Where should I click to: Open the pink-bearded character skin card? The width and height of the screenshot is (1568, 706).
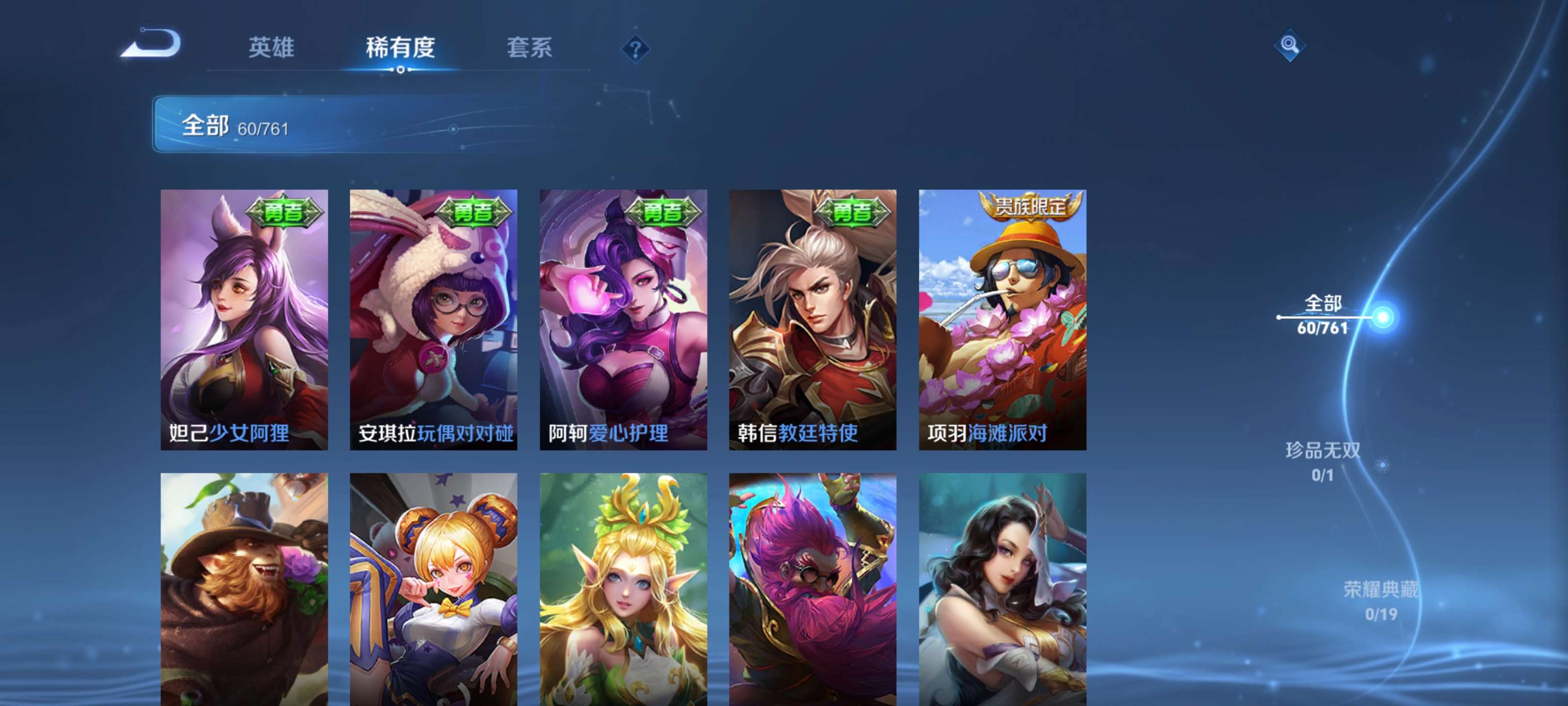pyautogui.click(x=812, y=588)
